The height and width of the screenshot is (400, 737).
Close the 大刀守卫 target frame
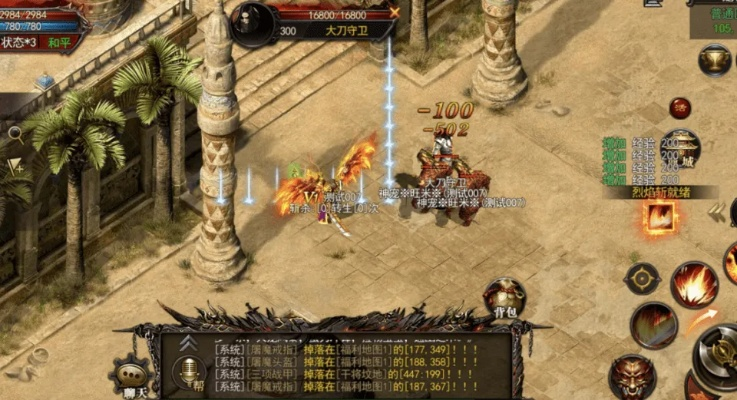(394, 12)
